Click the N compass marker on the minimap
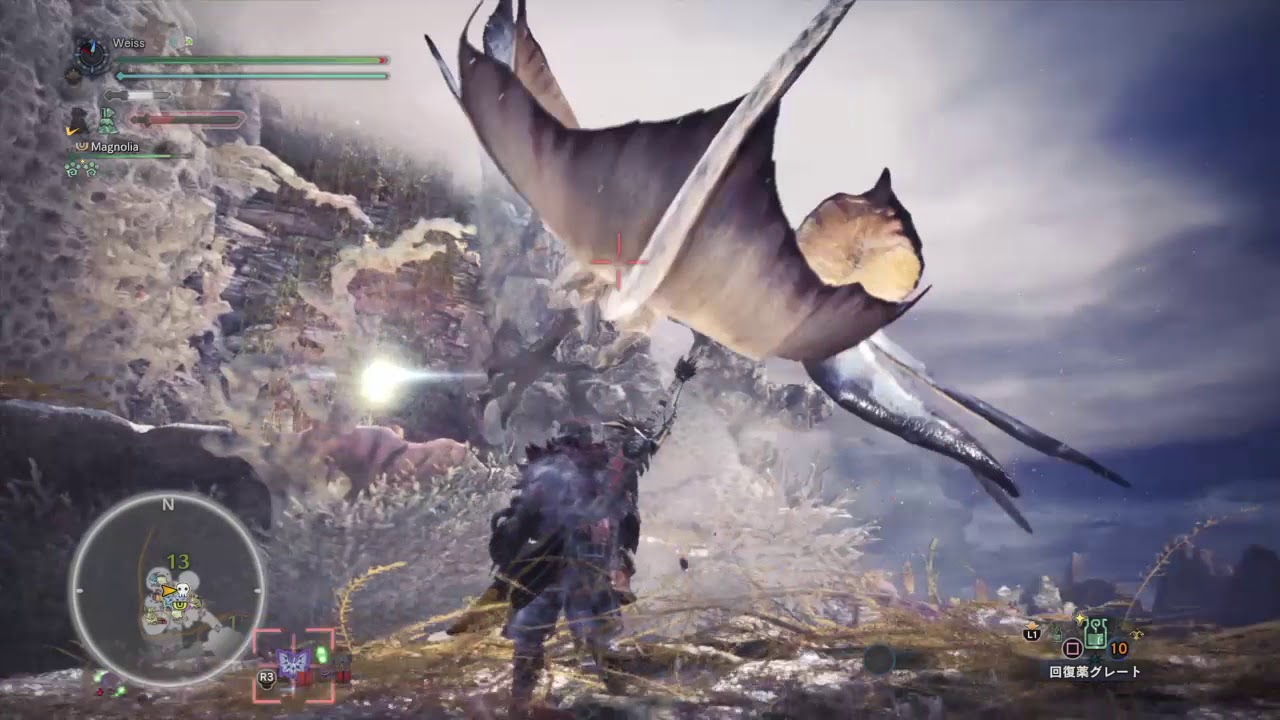Viewport: 1280px width, 720px height. (x=167, y=505)
